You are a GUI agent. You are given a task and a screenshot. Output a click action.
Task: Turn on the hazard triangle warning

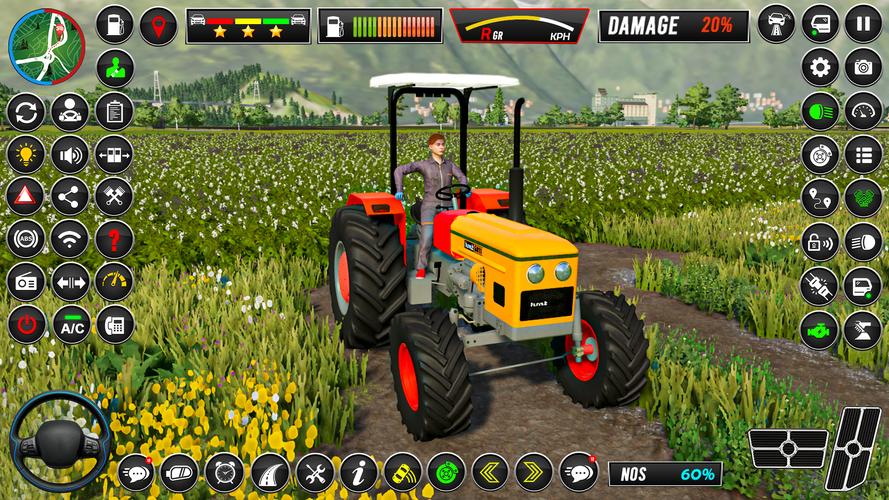coord(25,196)
